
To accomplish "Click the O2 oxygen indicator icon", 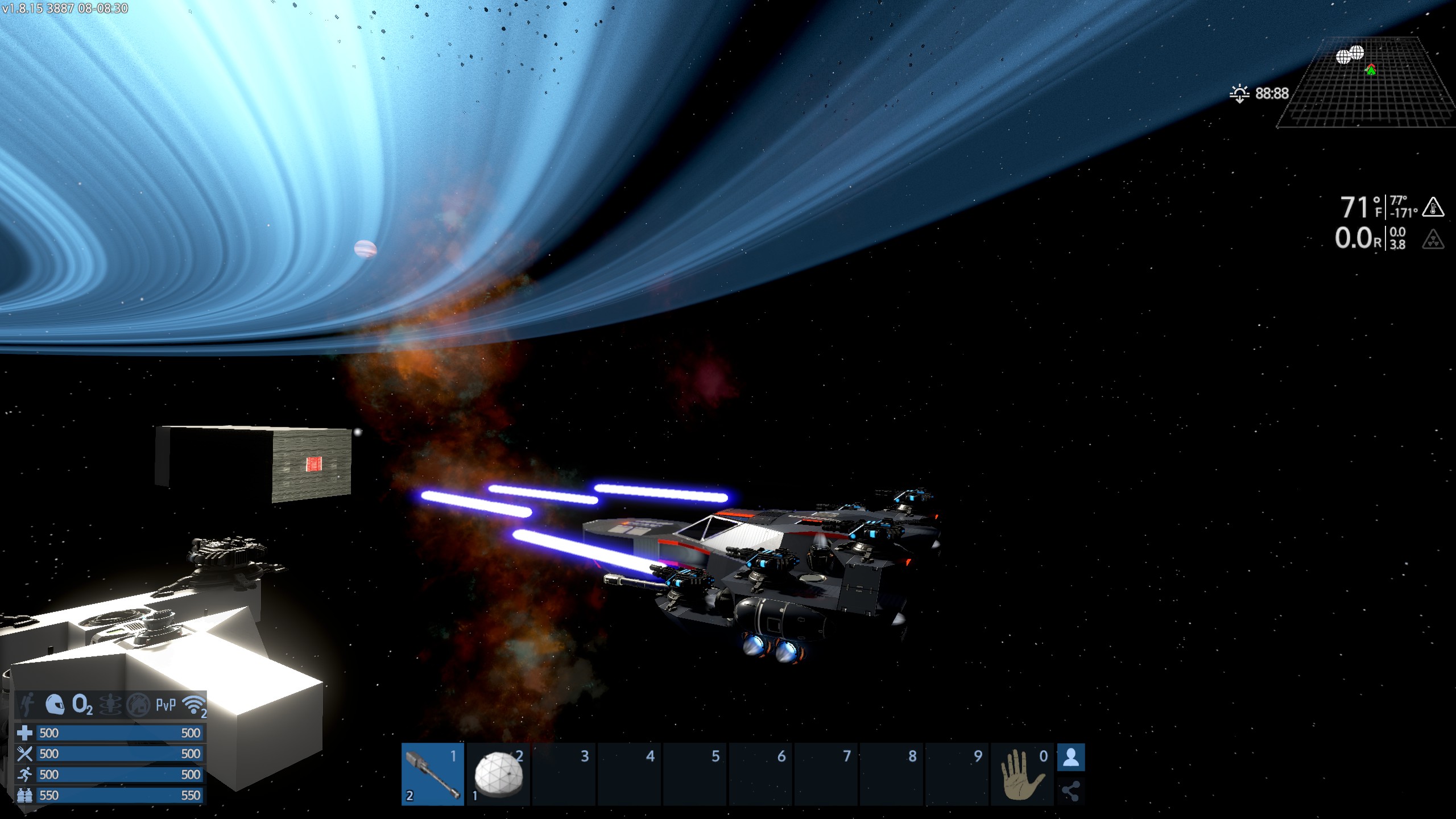I will coord(82,705).
